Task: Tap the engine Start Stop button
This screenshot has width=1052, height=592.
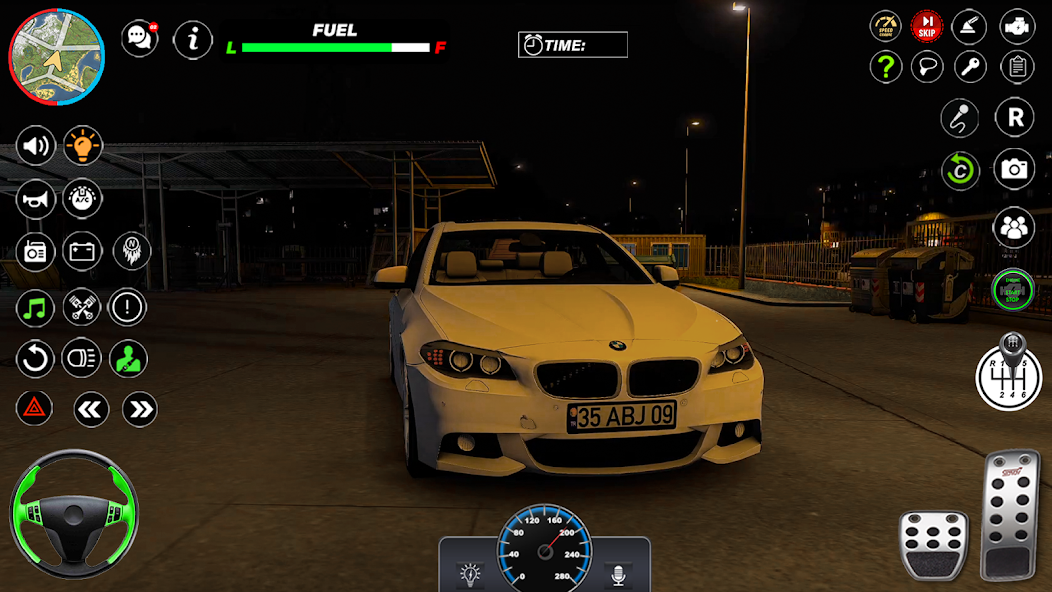Action: [x=1013, y=289]
